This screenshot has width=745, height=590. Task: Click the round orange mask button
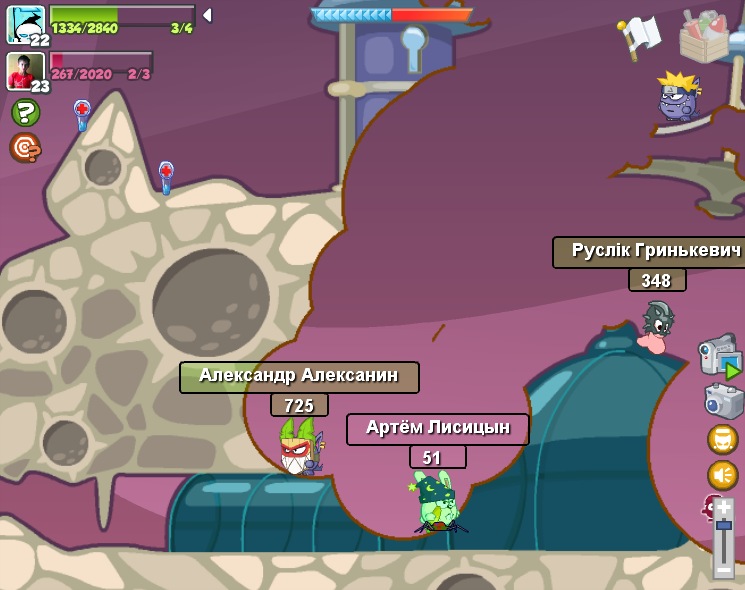pyautogui.click(x=723, y=439)
